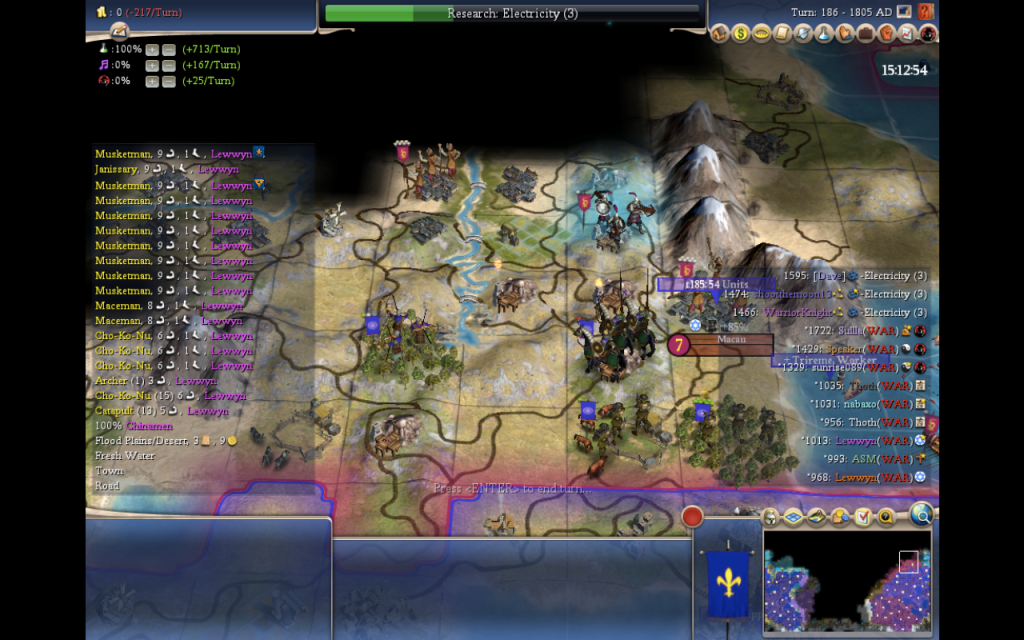Open the Espionage Advisor spy icon
1024x640 pixels.
(928, 34)
